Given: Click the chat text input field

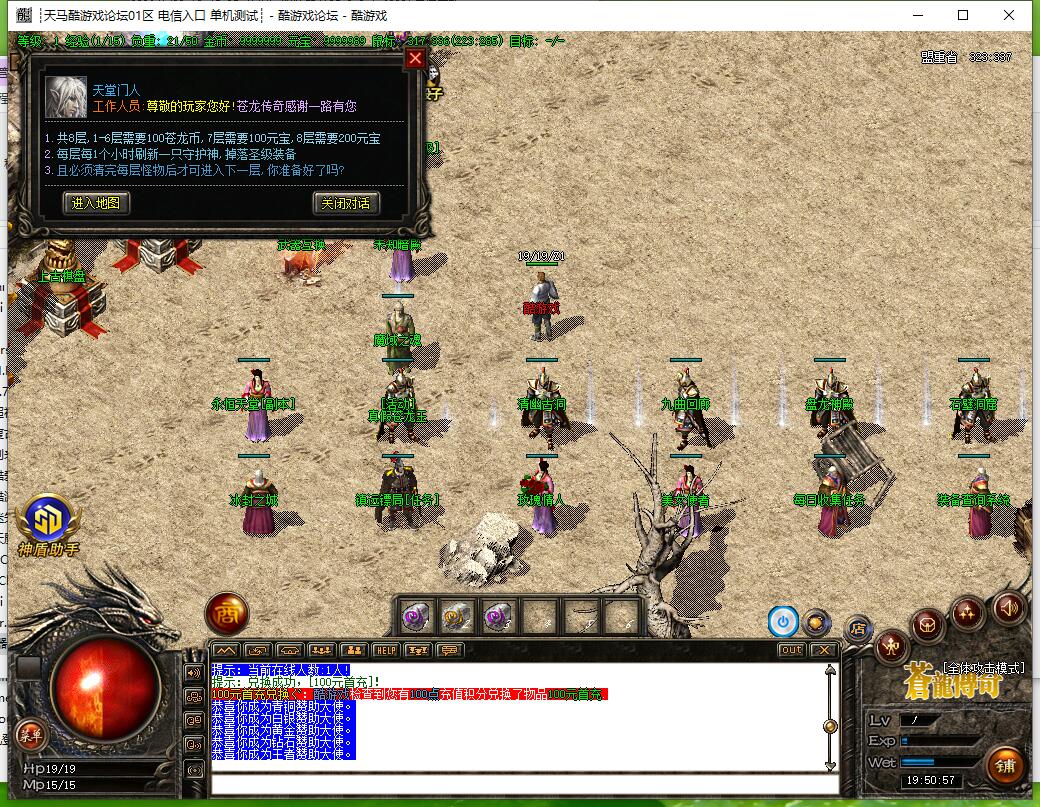Looking at the screenshot, I should [x=520, y=784].
